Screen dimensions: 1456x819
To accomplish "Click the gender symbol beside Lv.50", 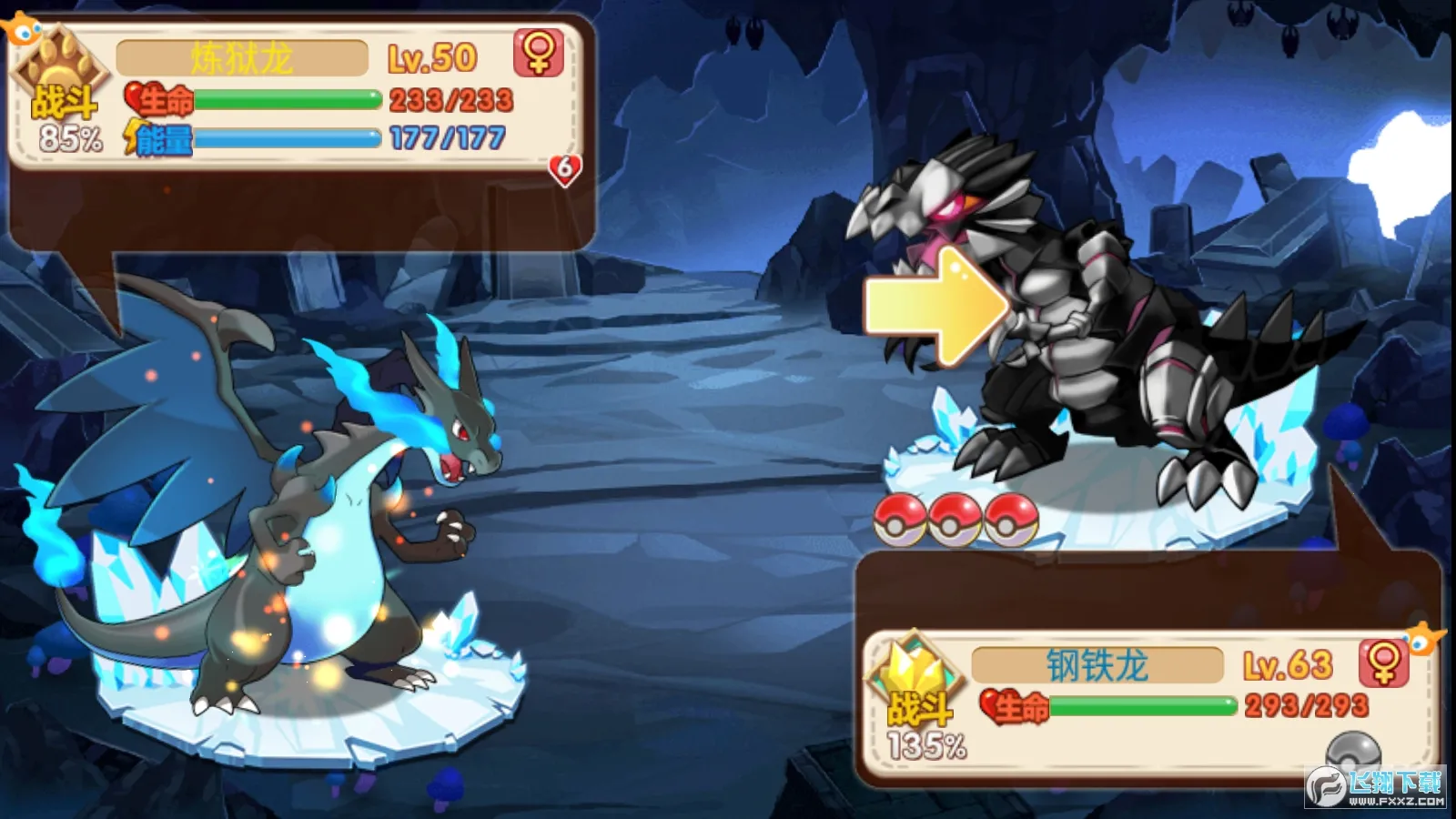I will tap(539, 53).
